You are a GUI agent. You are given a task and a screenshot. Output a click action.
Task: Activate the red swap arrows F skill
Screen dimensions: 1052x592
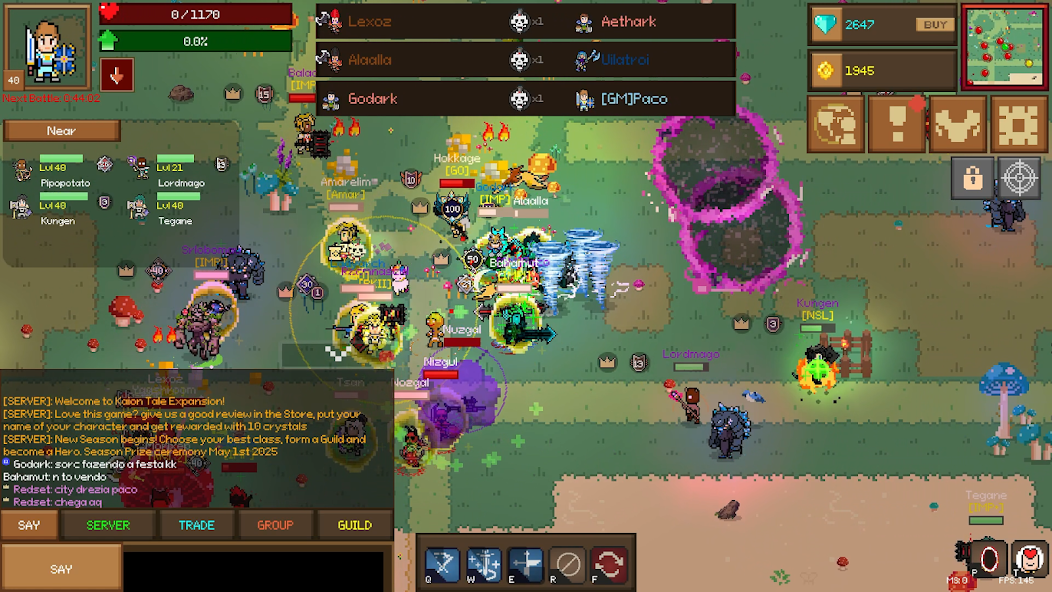pos(608,564)
